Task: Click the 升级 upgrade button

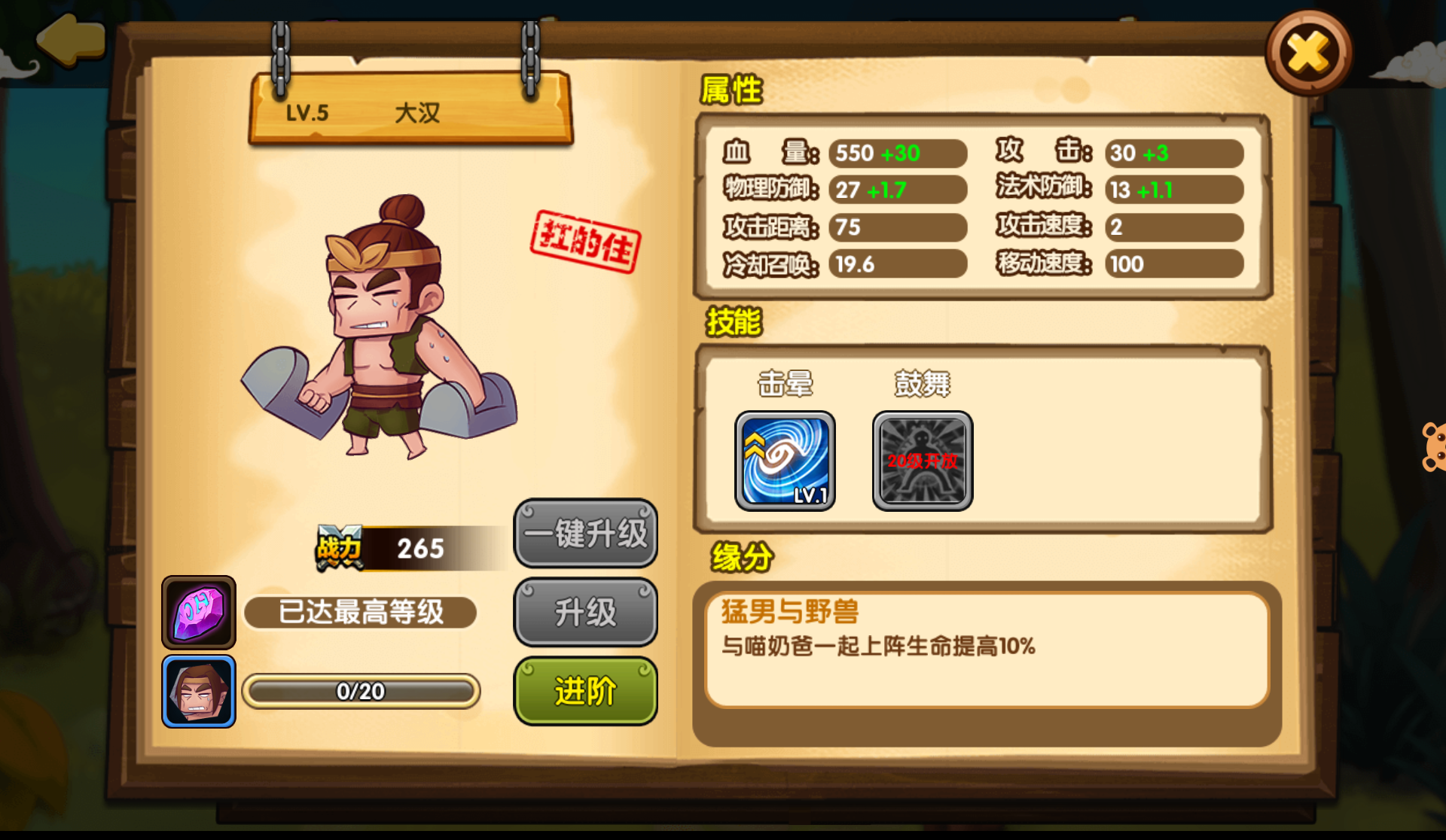Action: (586, 612)
